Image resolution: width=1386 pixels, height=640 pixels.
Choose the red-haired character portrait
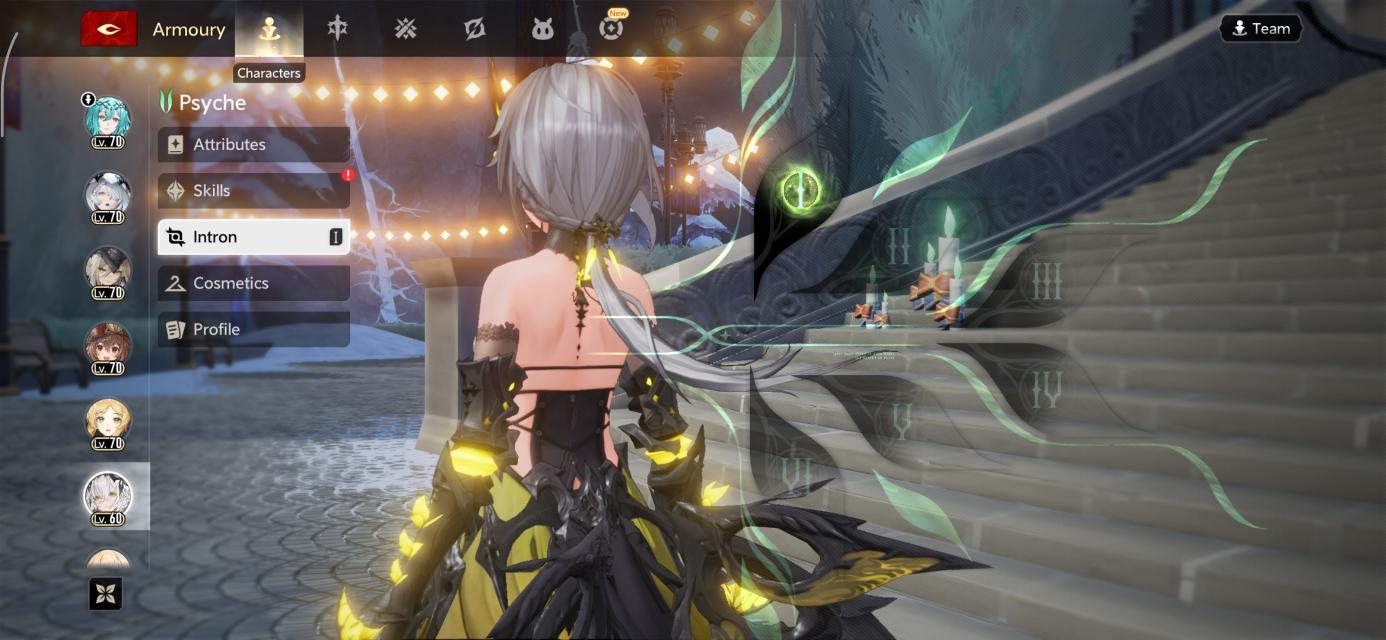point(107,346)
